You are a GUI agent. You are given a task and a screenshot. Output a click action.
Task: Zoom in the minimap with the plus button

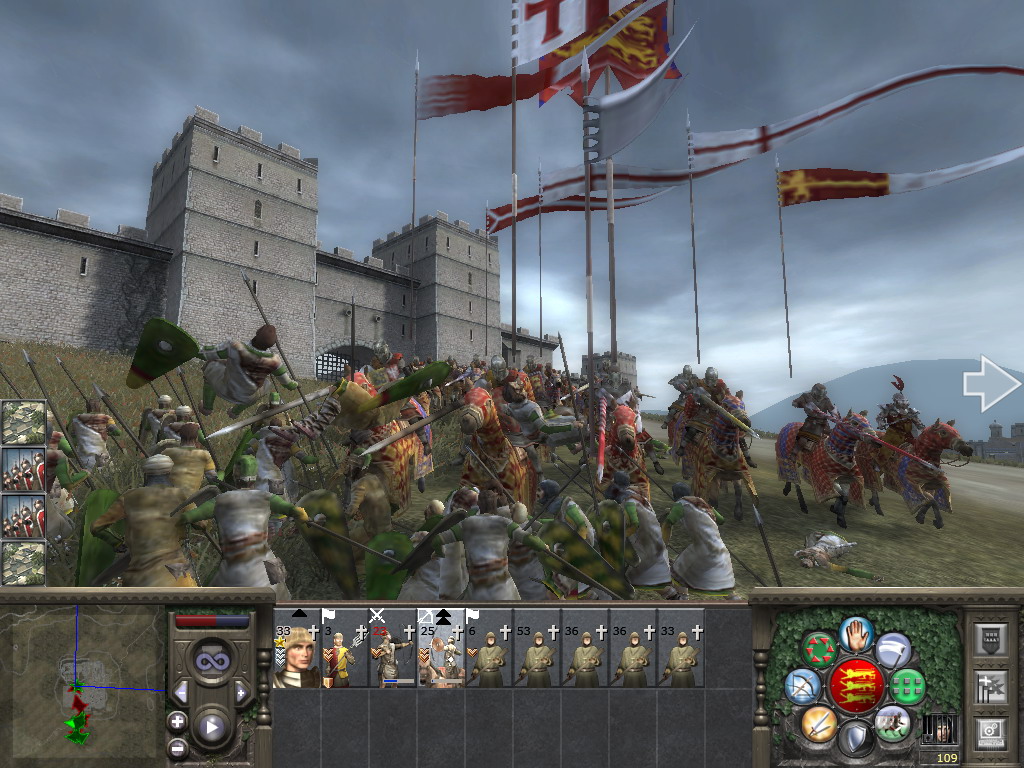pos(178,720)
